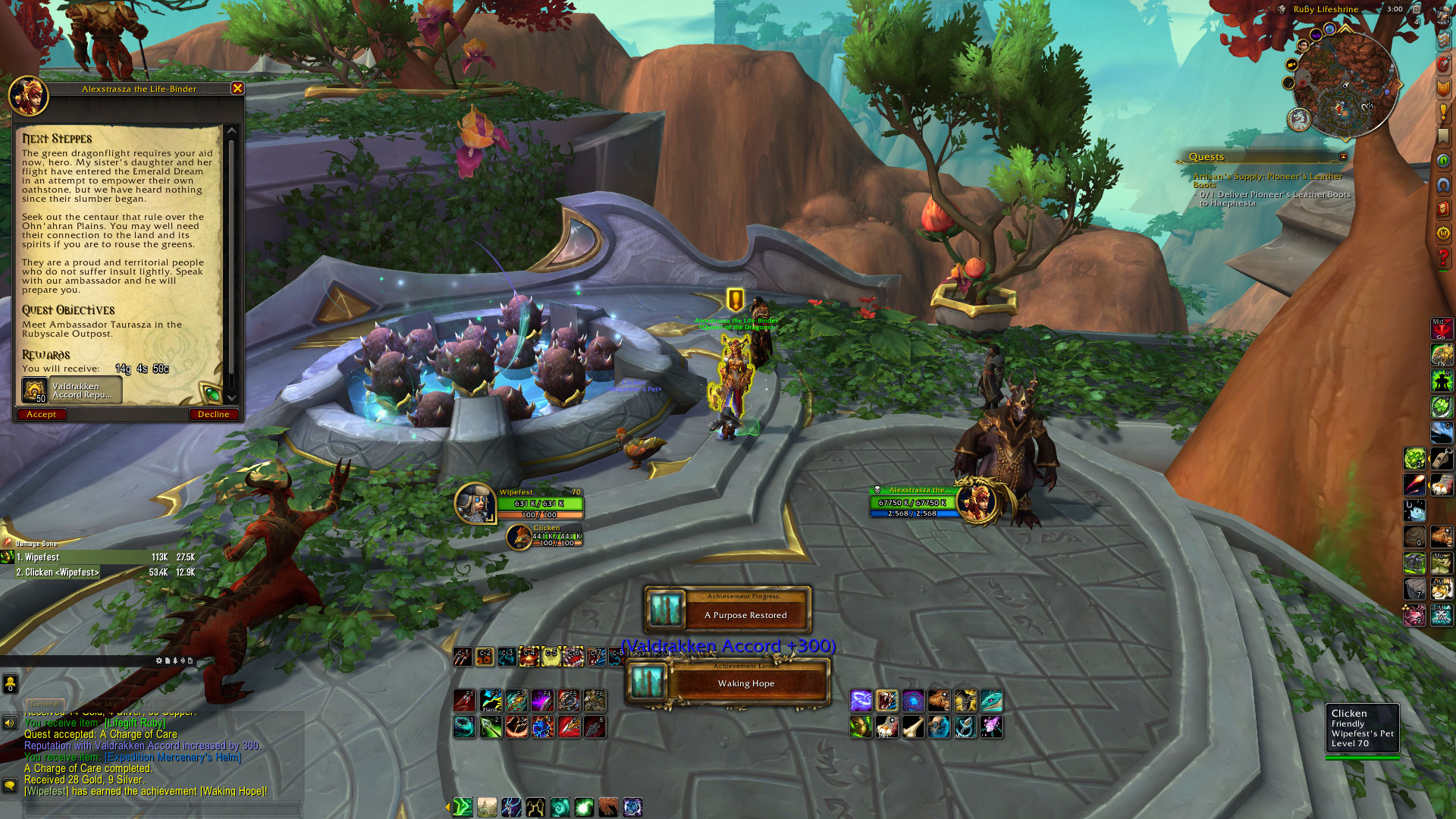Accept the Next Steppes quest
Viewport: 1456px width, 819px height.
pyautogui.click(x=41, y=414)
